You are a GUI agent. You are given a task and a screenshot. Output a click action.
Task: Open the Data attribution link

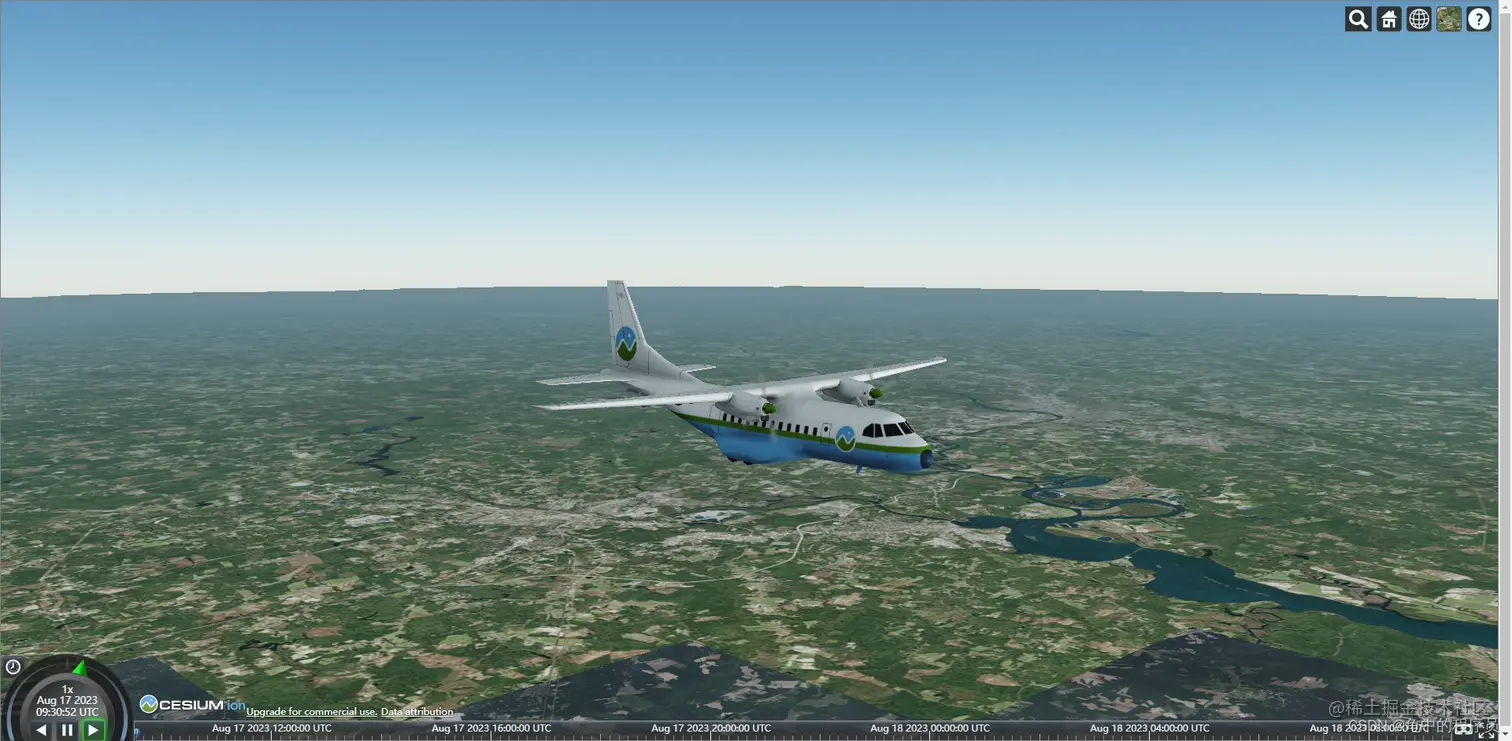coord(417,712)
